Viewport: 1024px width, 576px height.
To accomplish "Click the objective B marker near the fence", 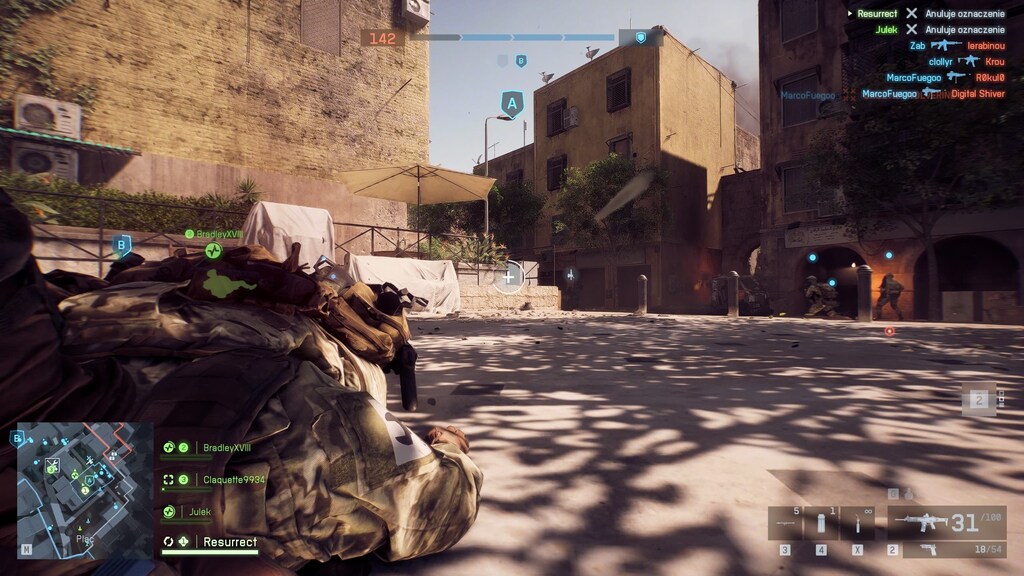I will click(x=122, y=244).
